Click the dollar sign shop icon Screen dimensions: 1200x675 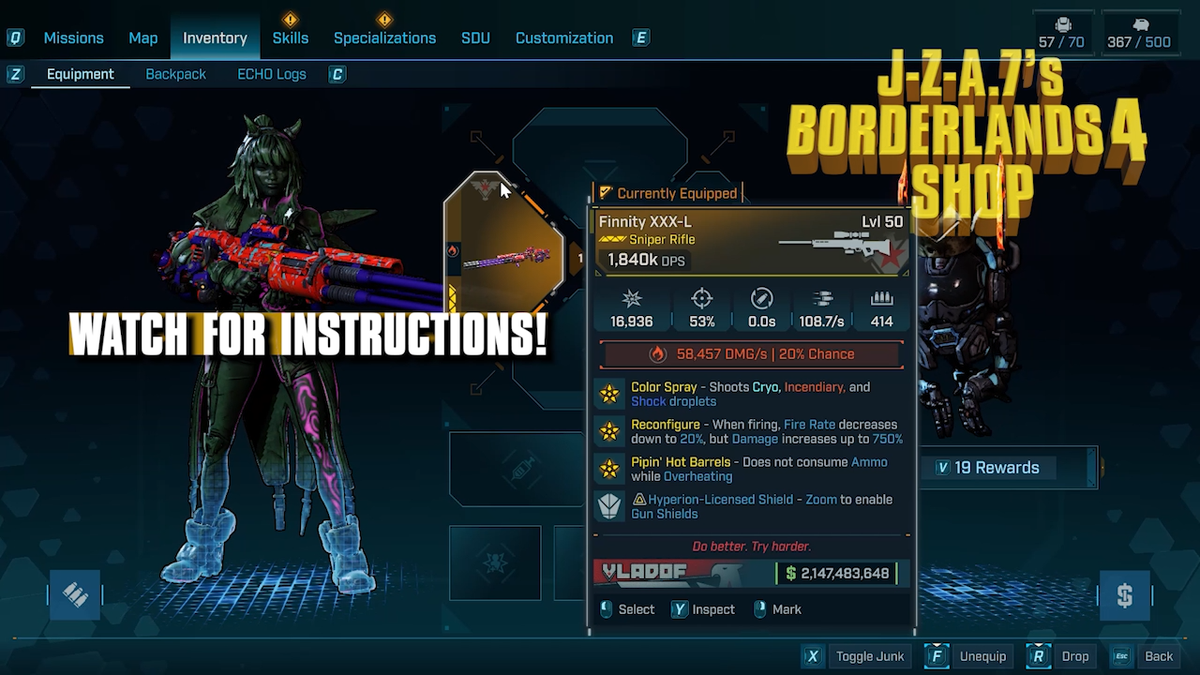(1124, 596)
